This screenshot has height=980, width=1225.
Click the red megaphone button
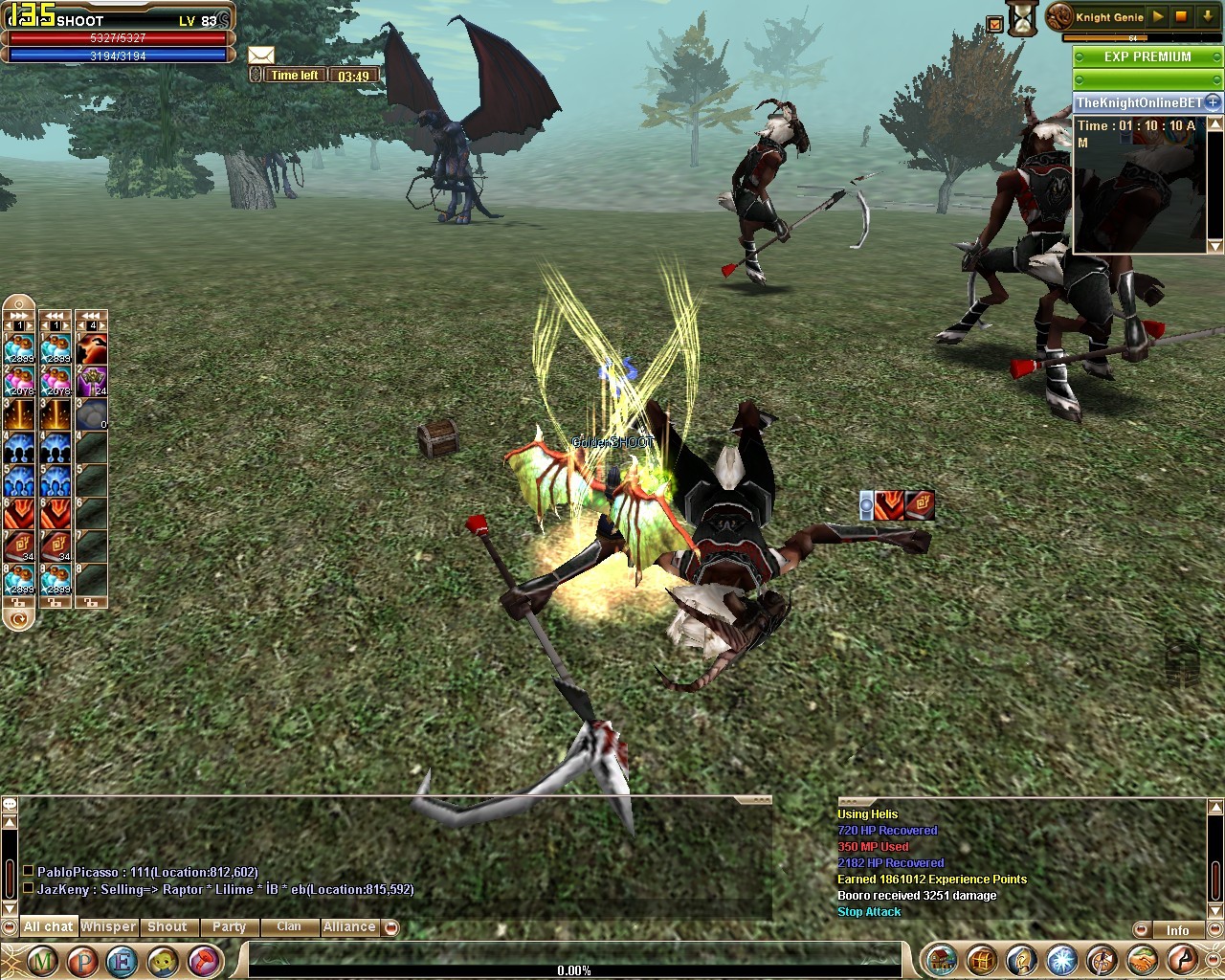point(204,959)
